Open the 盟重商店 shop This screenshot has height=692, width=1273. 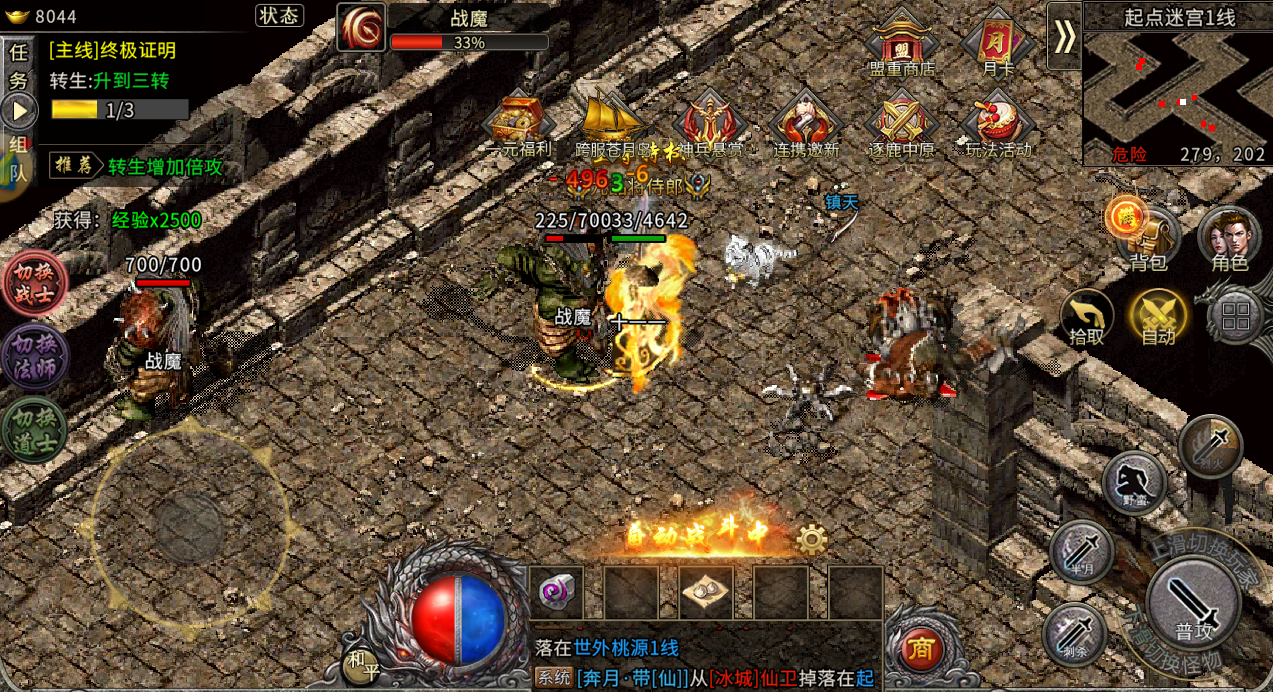coord(901,45)
